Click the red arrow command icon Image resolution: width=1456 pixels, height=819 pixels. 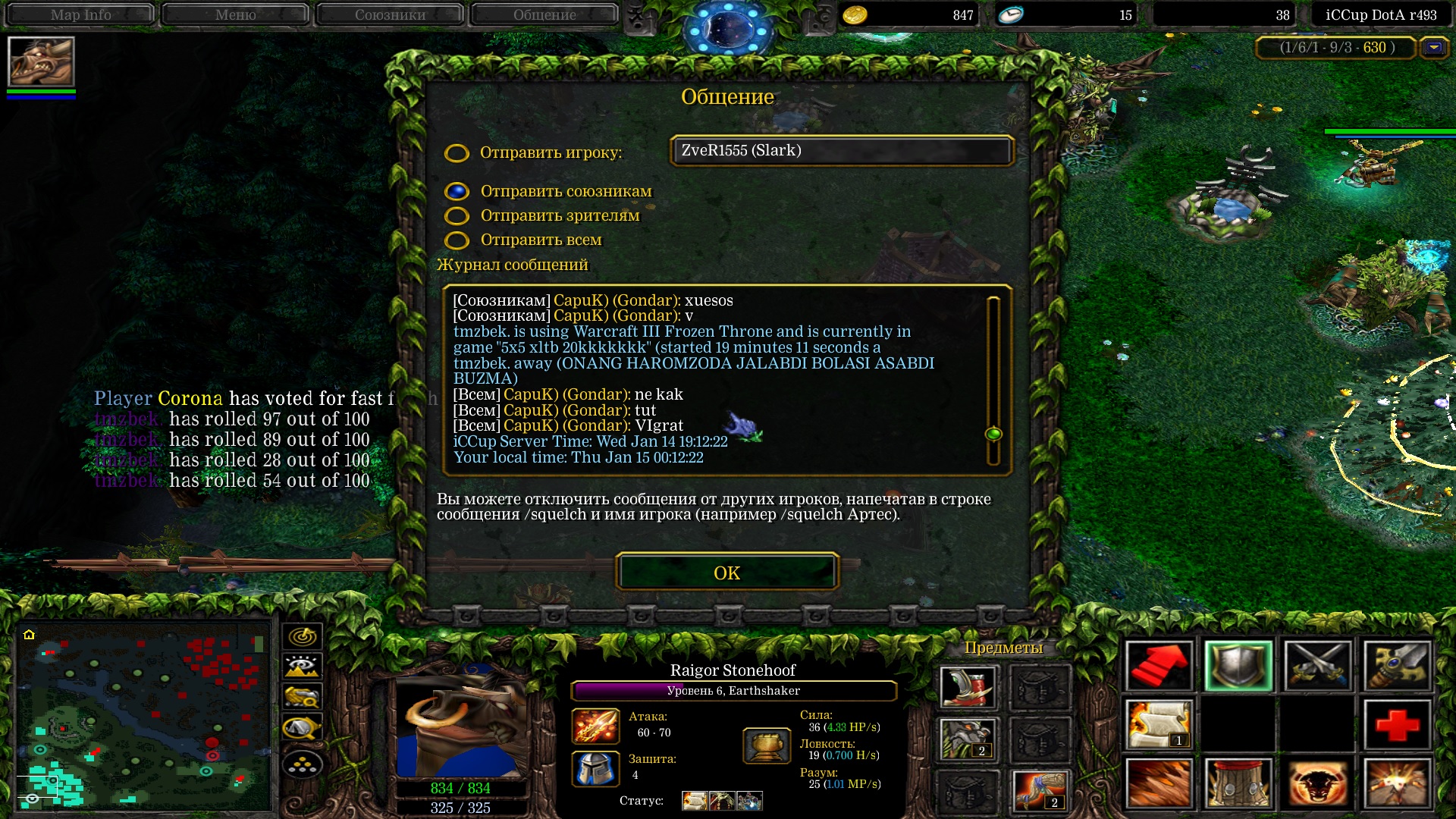(x=1158, y=667)
